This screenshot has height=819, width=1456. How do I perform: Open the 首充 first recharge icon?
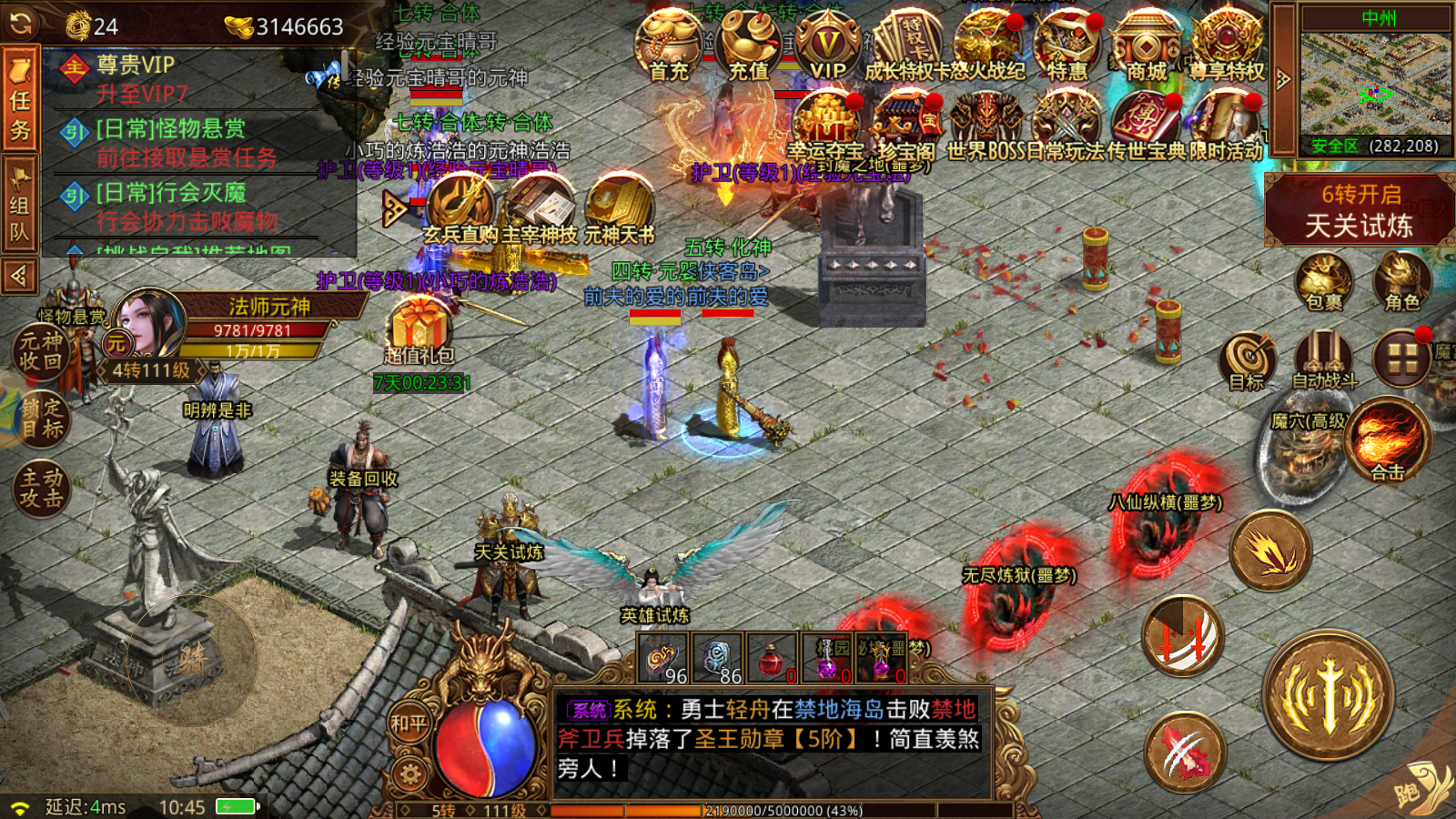tap(669, 45)
